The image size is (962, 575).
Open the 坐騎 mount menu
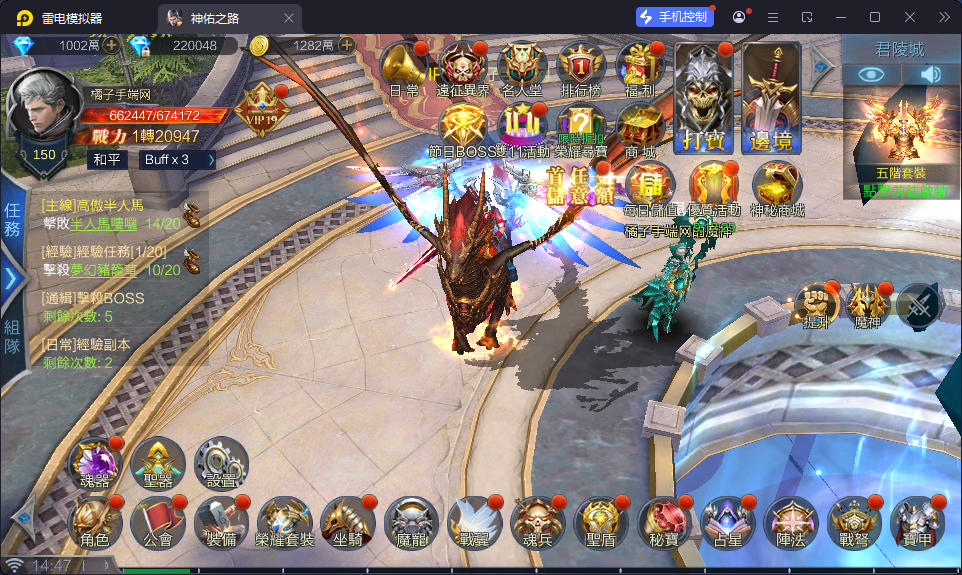click(347, 522)
